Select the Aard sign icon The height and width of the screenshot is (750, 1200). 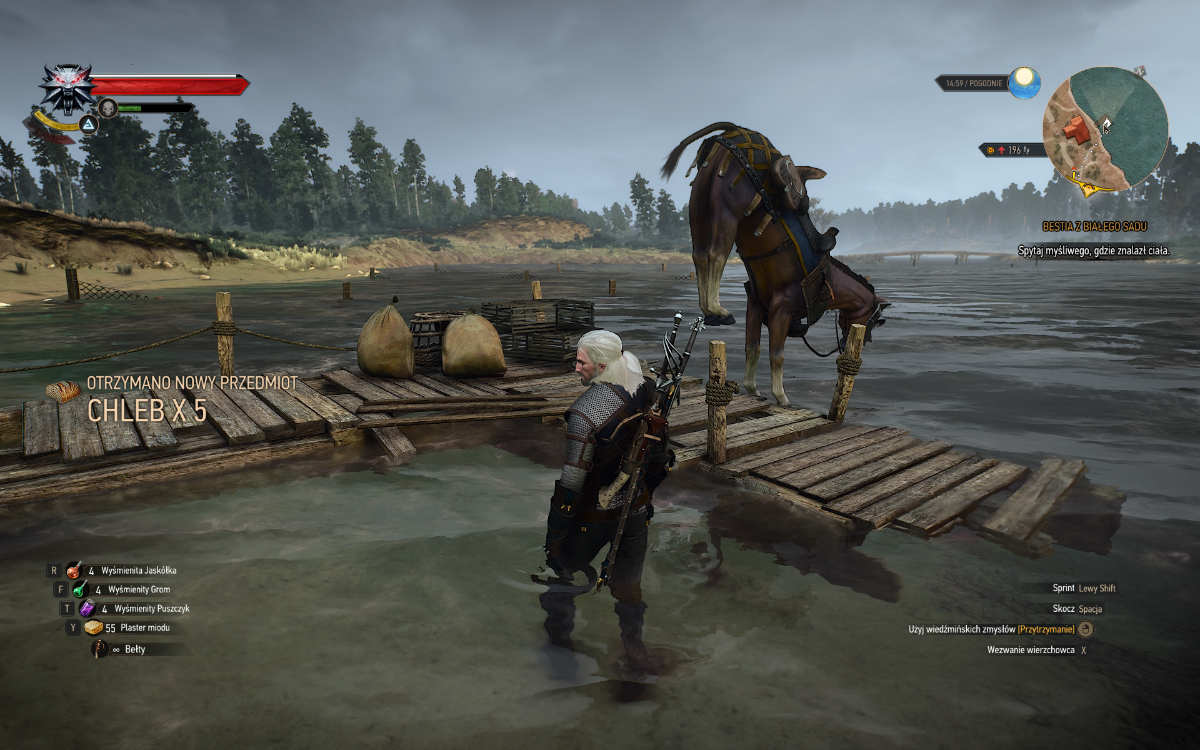[89, 125]
